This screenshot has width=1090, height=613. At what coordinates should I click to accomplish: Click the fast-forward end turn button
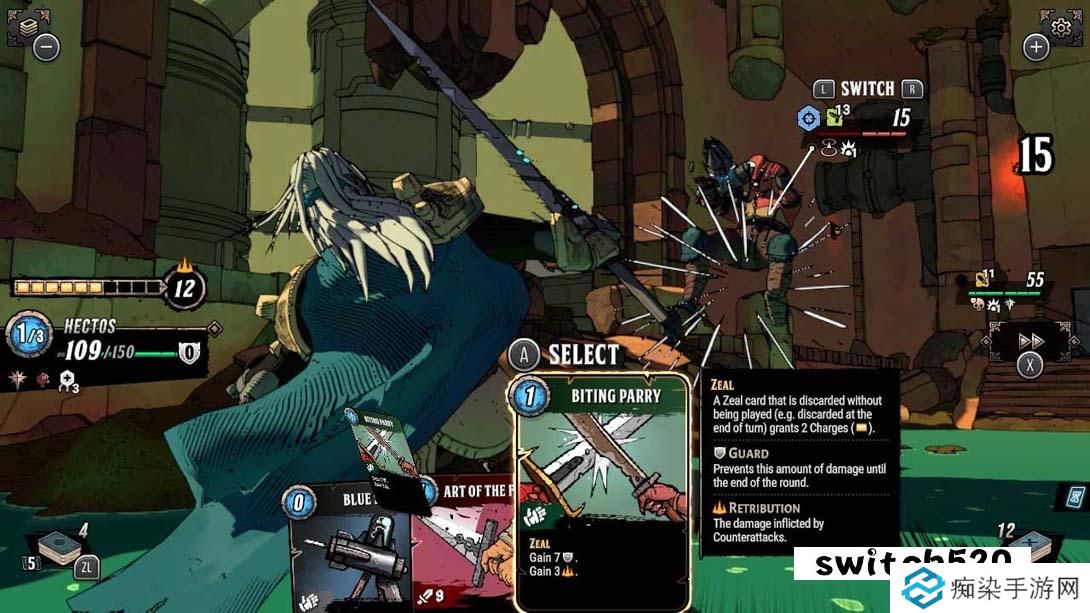pyautogui.click(x=1030, y=340)
